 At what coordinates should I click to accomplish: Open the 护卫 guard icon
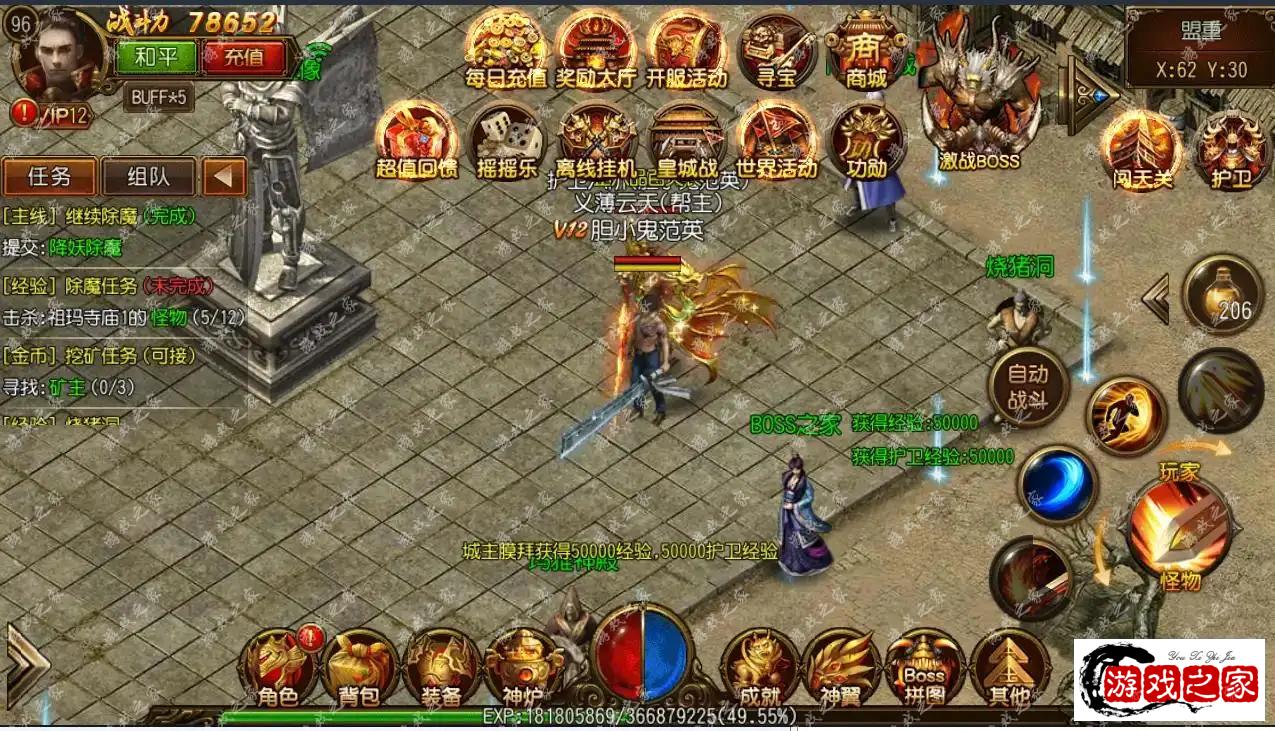click(x=1231, y=148)
